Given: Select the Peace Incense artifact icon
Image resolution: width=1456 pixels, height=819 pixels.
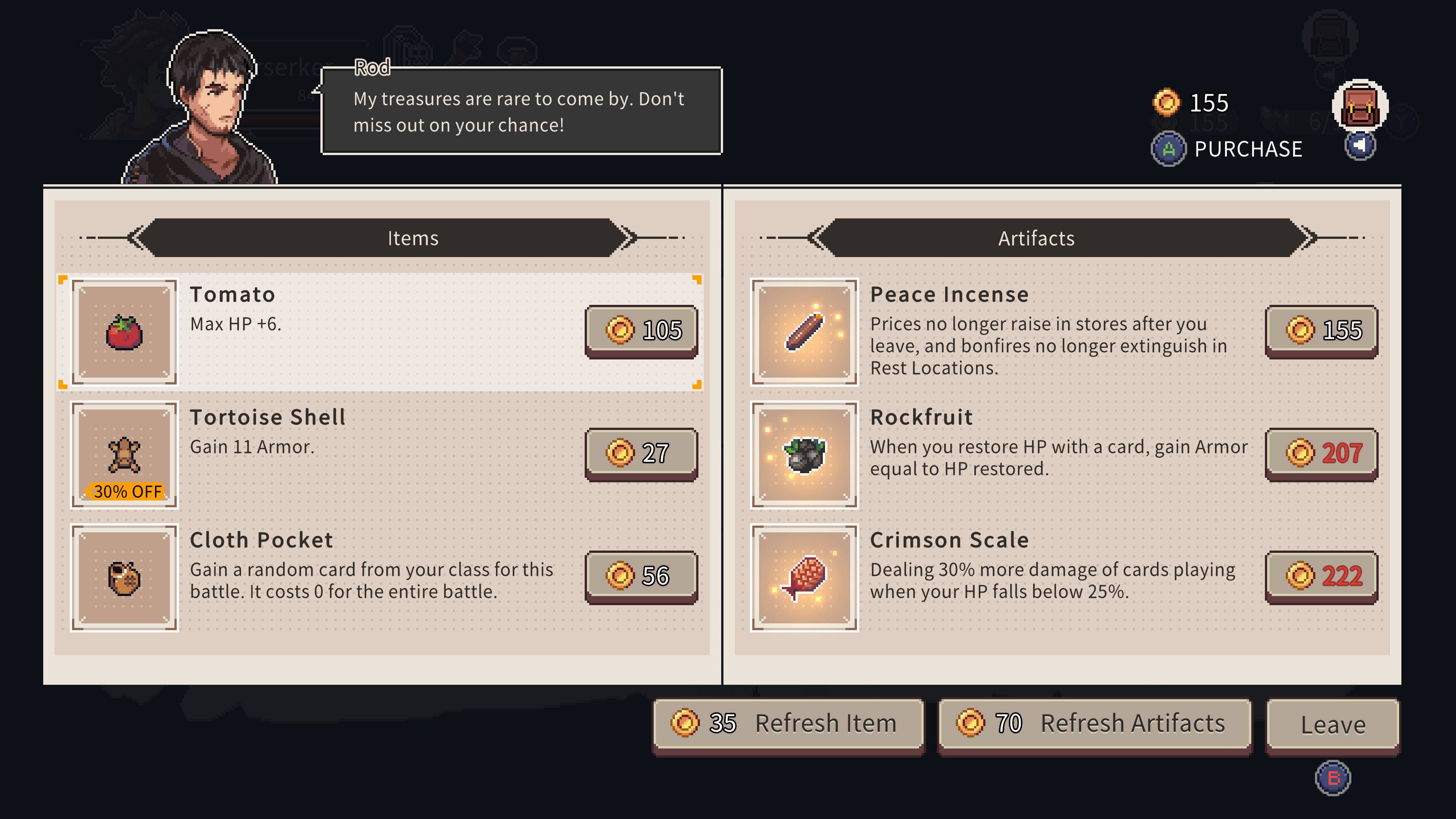Looking at the screenshot, I should [804, 332].
